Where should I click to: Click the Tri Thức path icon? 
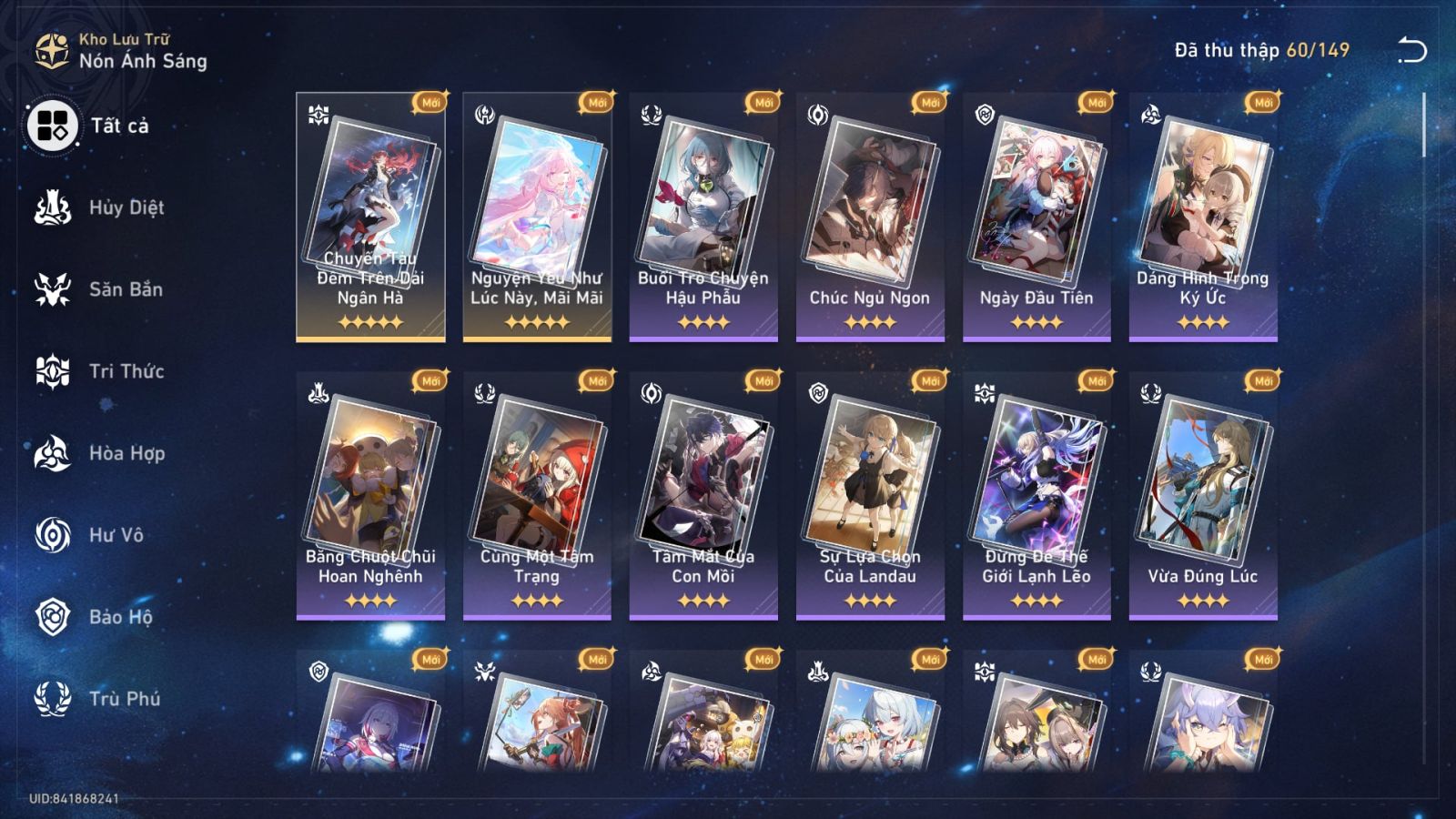pos(52,371)
